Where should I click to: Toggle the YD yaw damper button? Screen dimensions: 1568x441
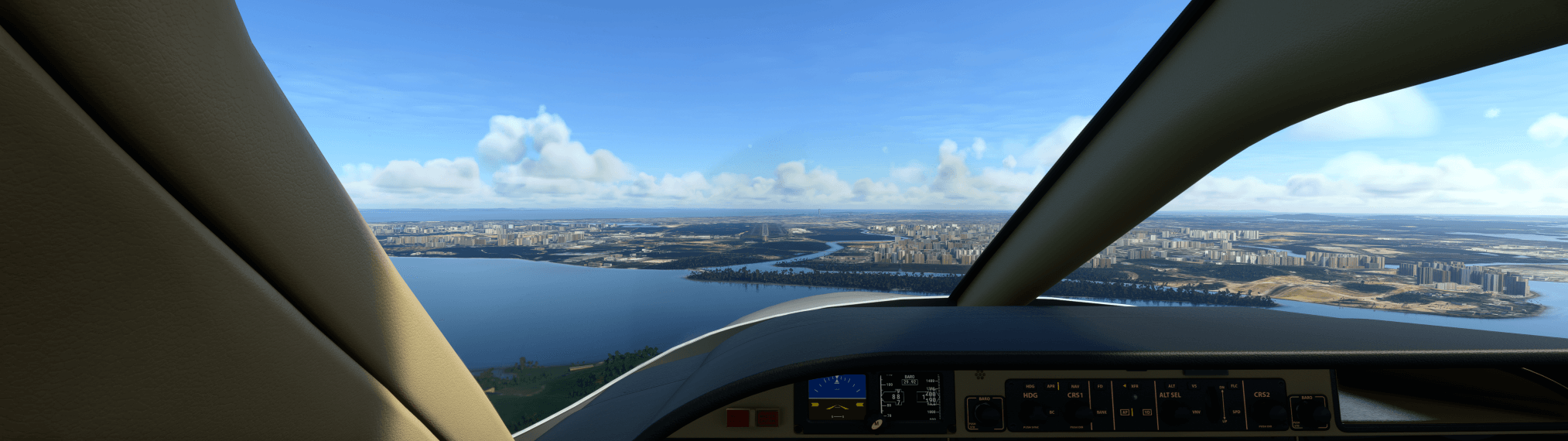coord(1146,412)
